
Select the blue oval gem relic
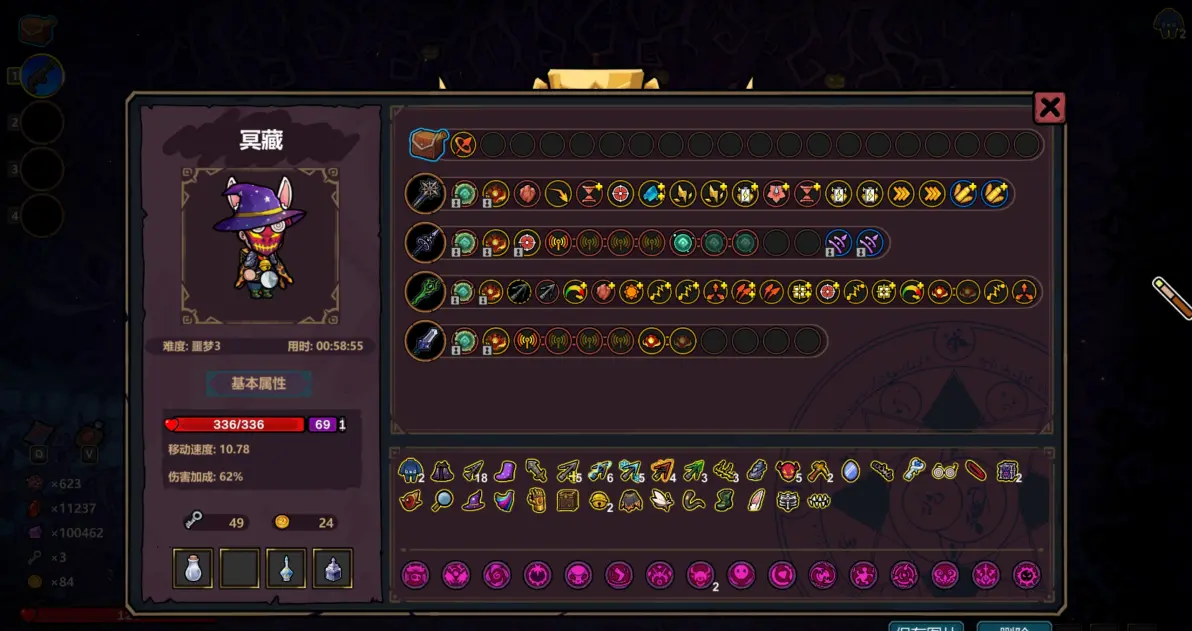(x=850, y=470)
